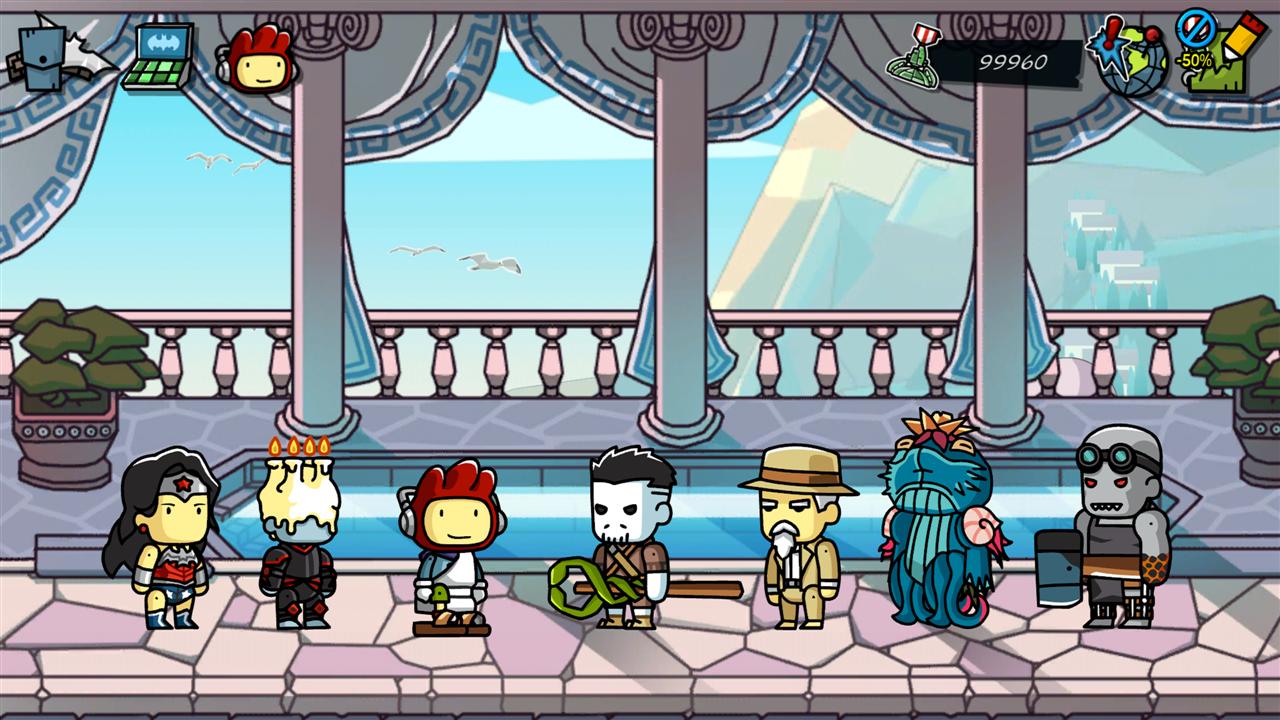The image size is (1280, 720).
Task: Open the pencil notepad to create an object
Action: pyautogui.click(x=1221, y=55)
